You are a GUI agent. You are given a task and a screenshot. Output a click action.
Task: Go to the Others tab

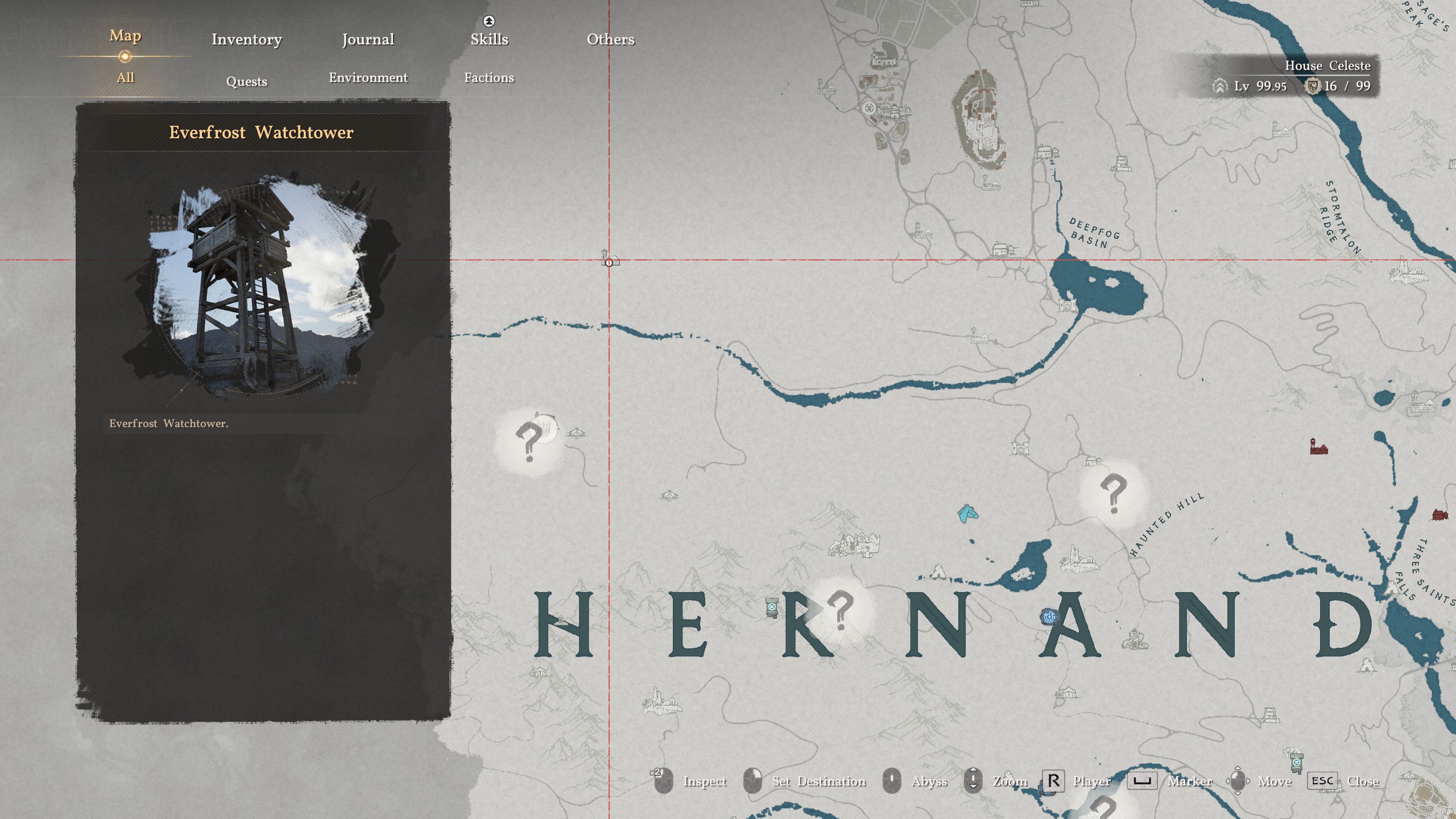pyautogui.click(x=610, y=39)
